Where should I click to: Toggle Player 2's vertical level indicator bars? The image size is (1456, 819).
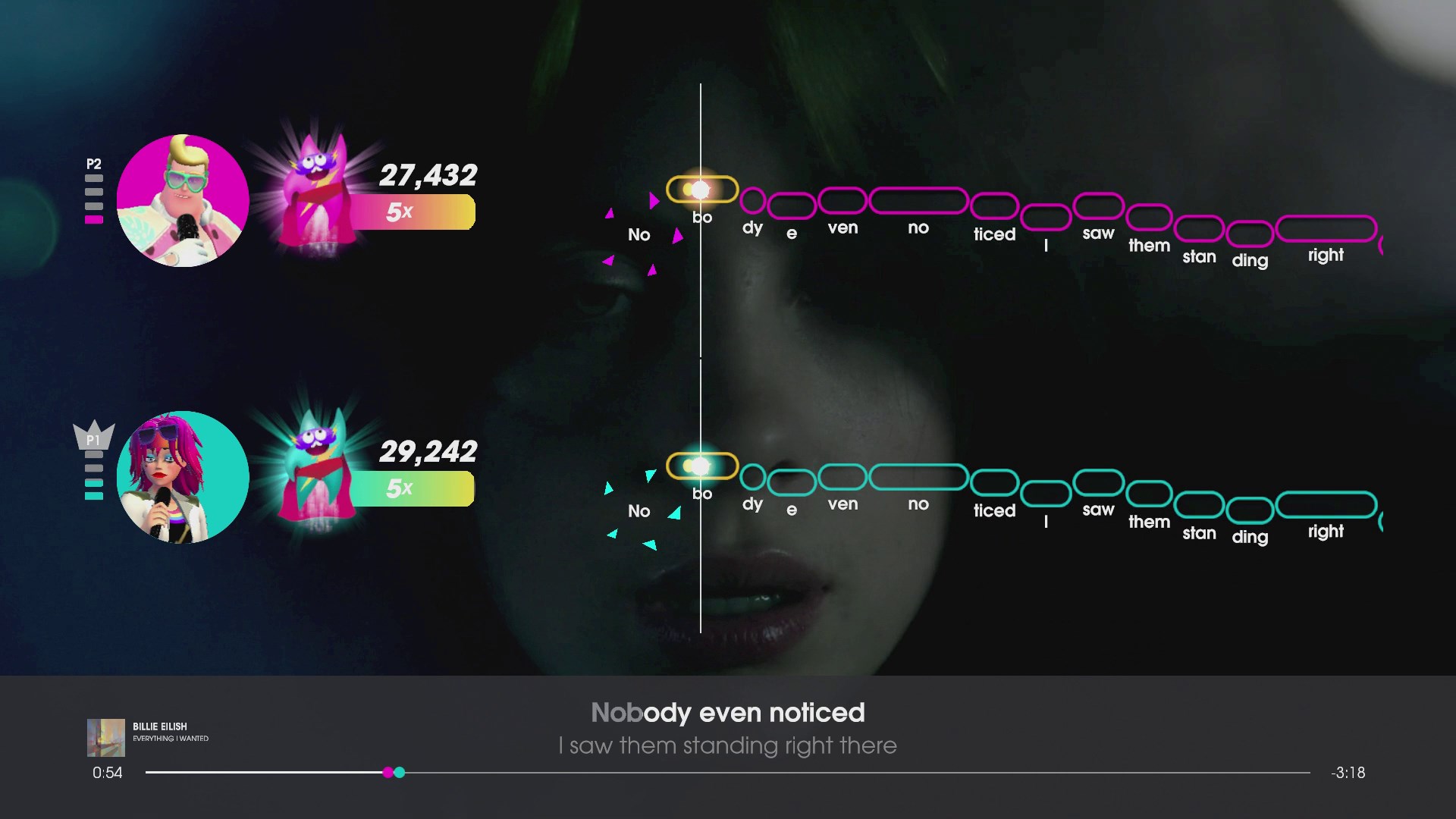click(x=94, y=199)
